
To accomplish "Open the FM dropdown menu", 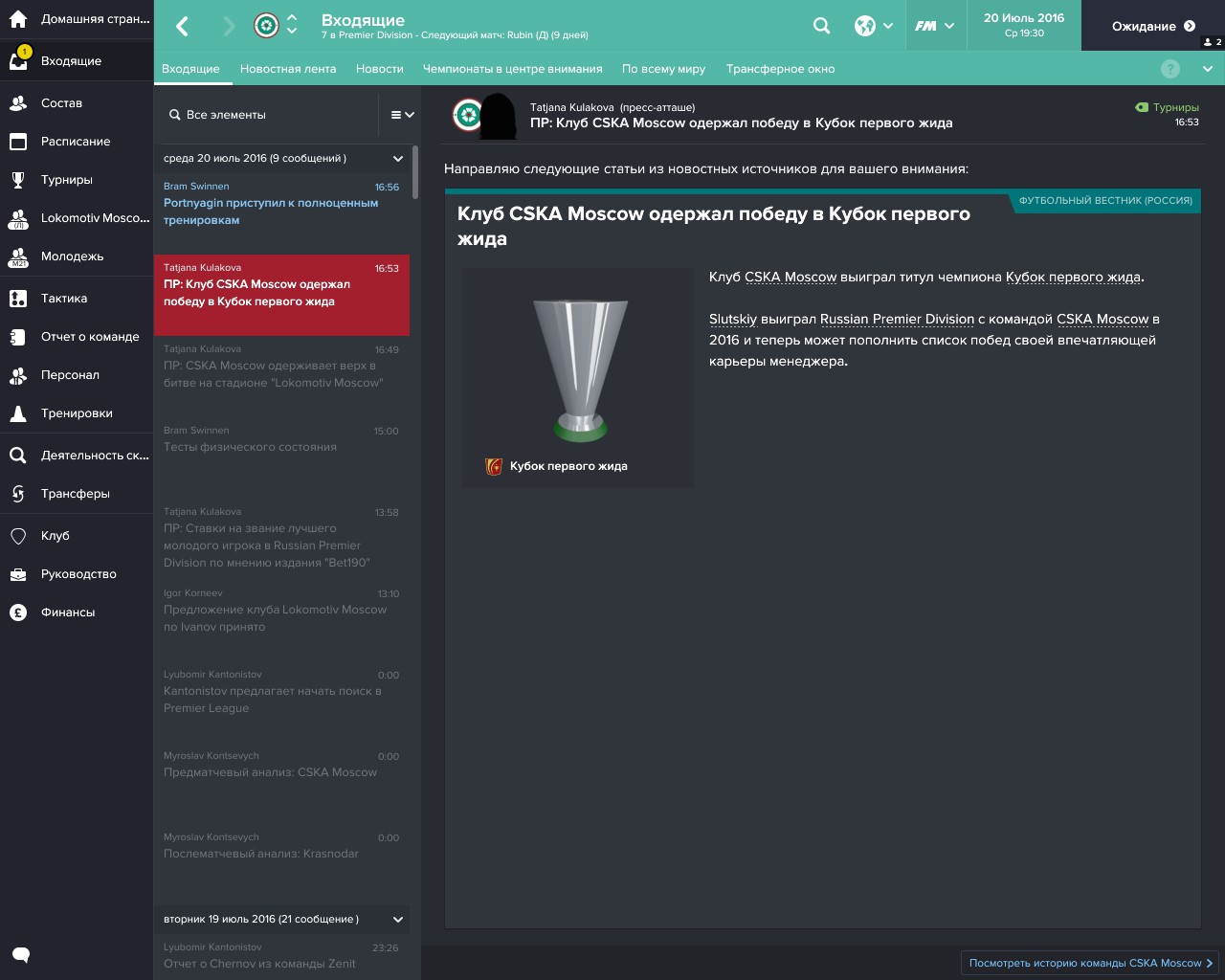I will (936, 26).
